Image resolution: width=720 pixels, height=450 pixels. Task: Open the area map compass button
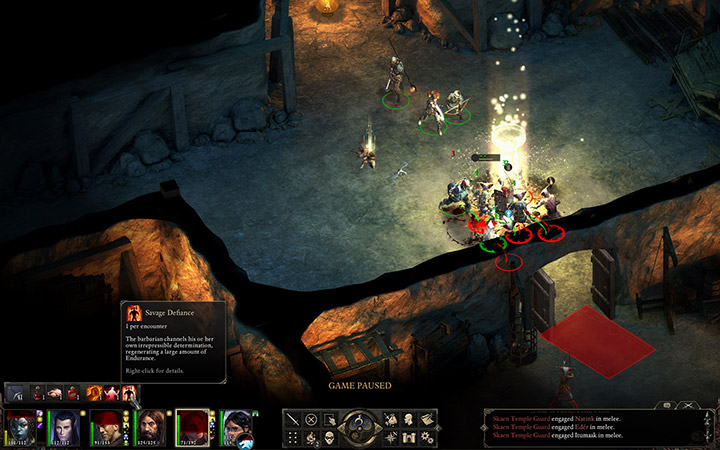click(x=391, y=437)
